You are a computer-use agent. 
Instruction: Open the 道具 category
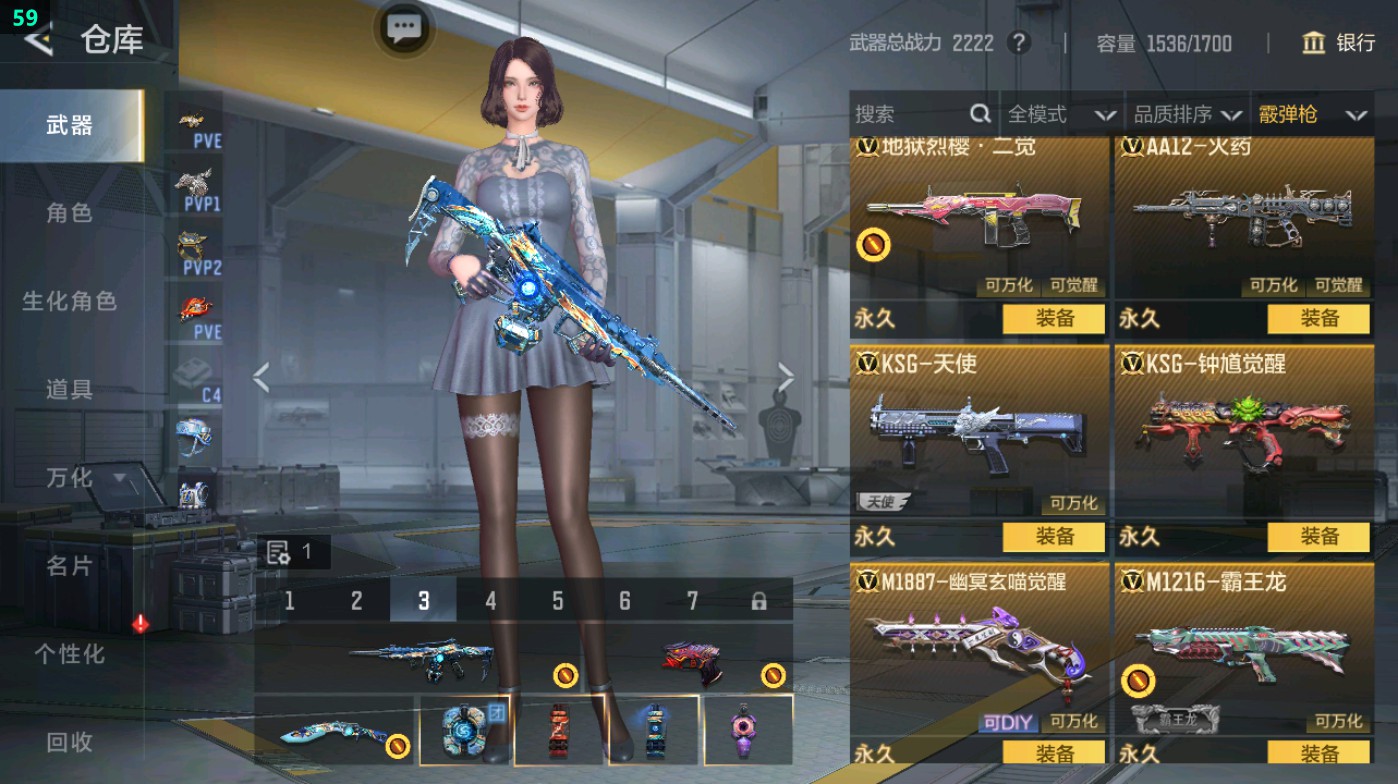pyautogui.click(x=69, y=389)
